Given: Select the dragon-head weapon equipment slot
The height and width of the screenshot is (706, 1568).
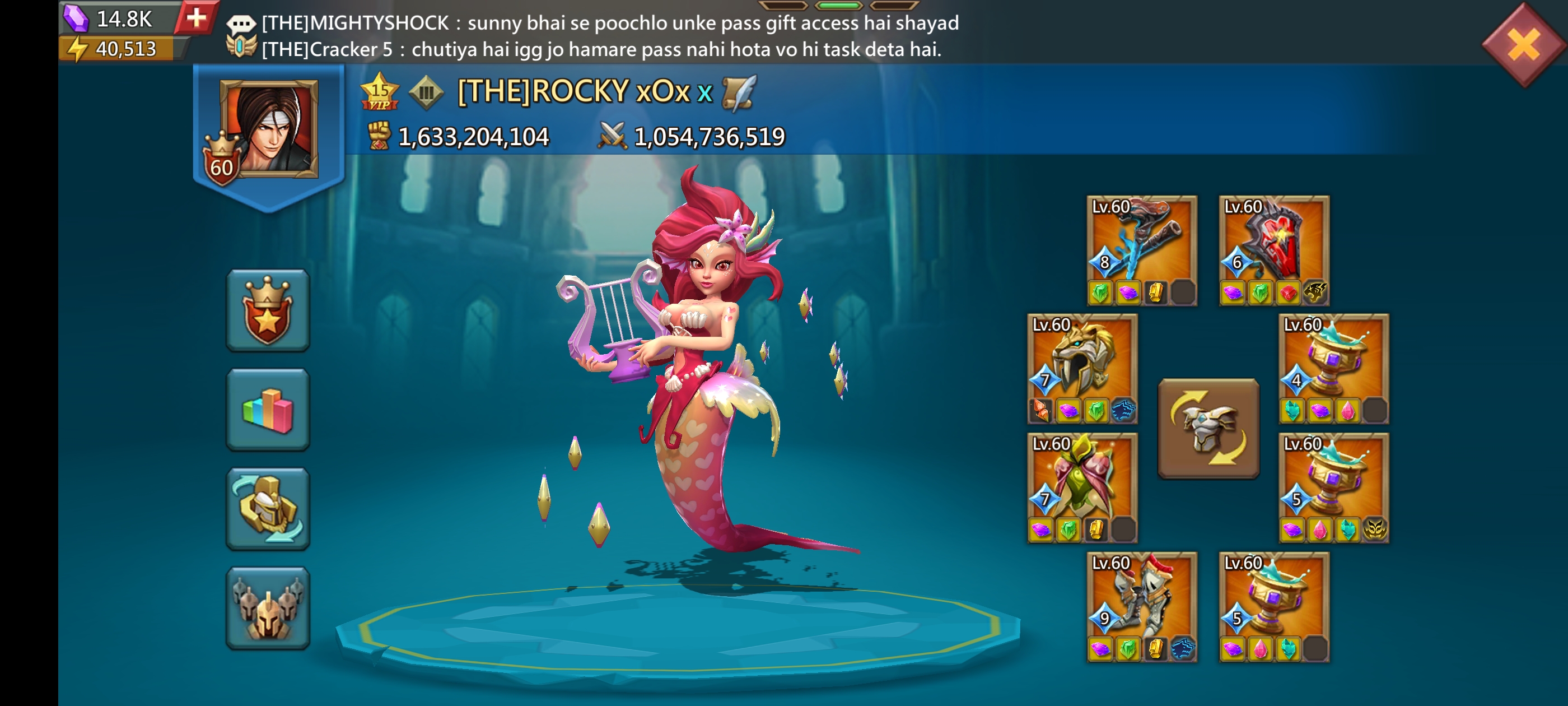Looking at the screenshot, I should click(x=1141, y=250).
